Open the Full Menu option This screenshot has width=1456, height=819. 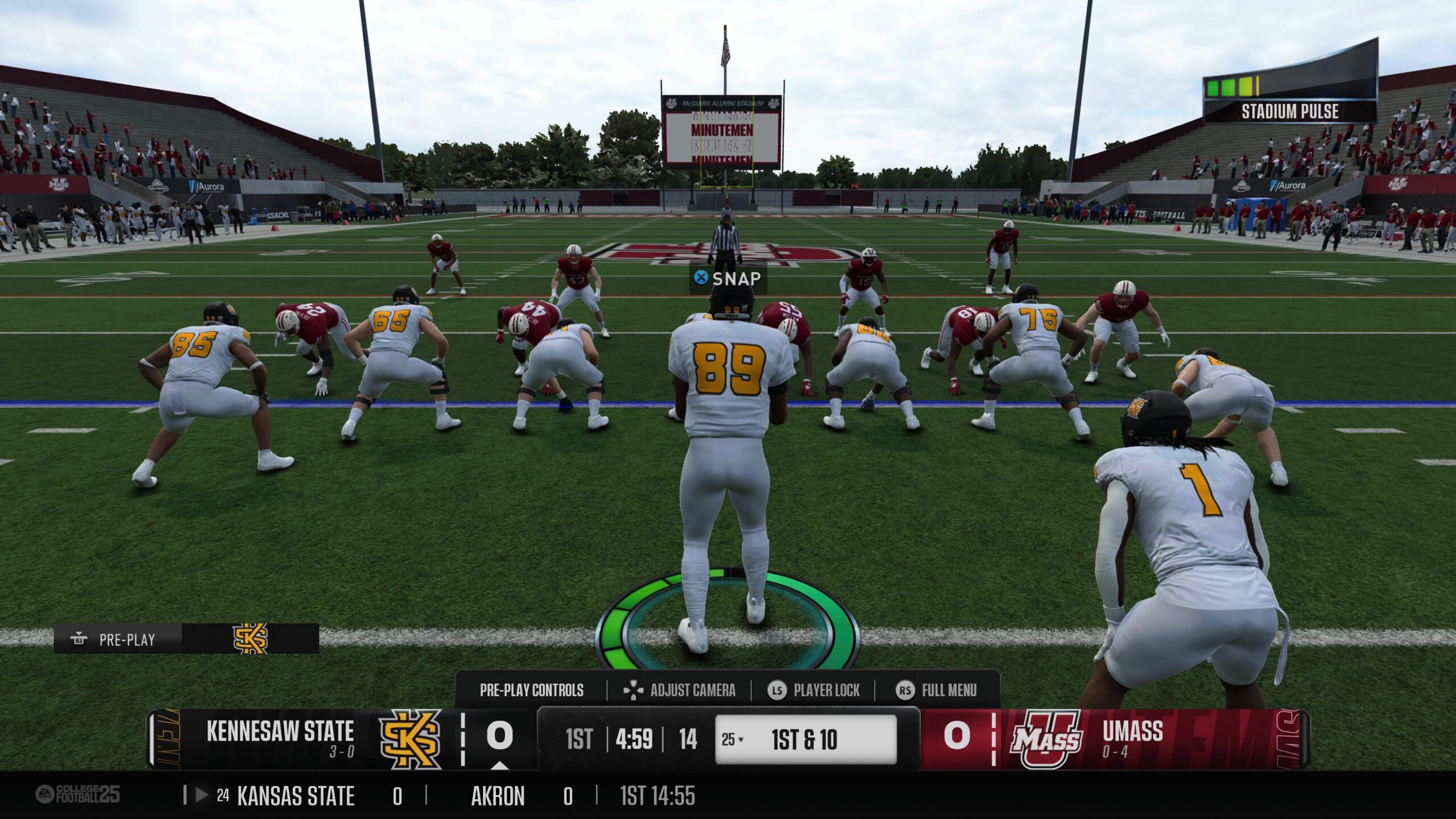[937, 690]
